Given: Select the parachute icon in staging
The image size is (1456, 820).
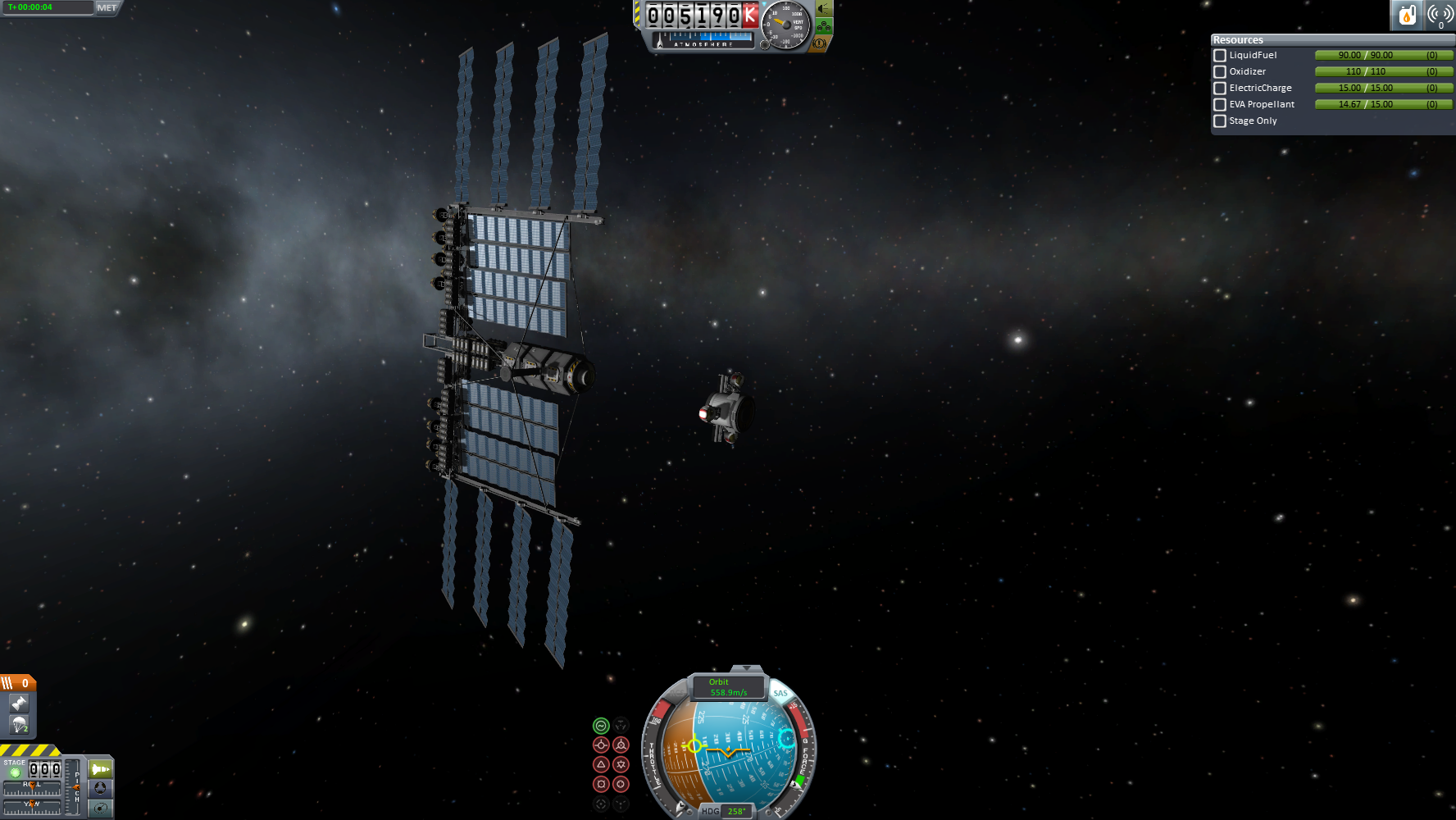Looking at the screenshot, I should (19, 725).
